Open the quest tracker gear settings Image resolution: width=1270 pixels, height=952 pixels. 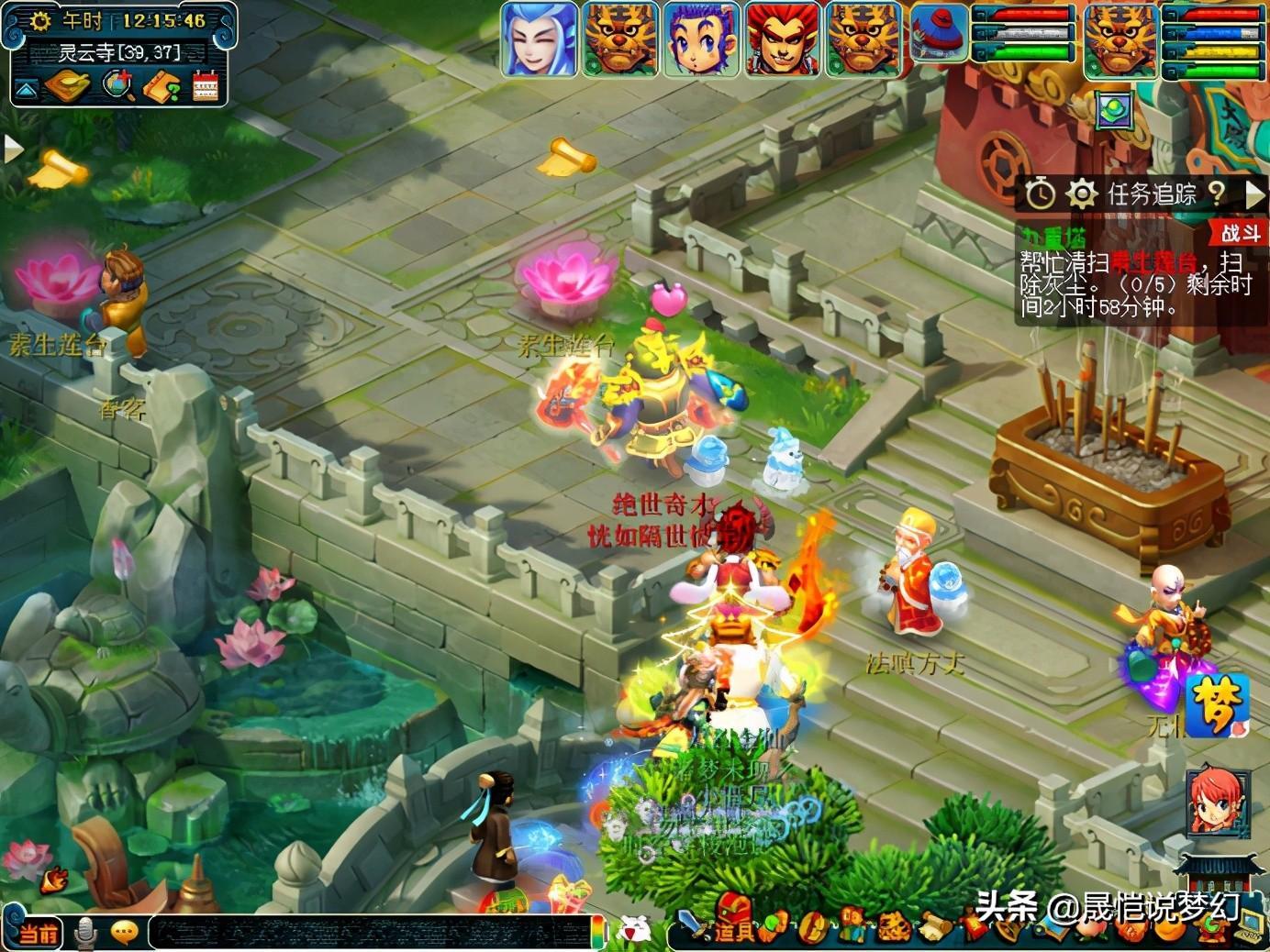tap(1082, 194)
